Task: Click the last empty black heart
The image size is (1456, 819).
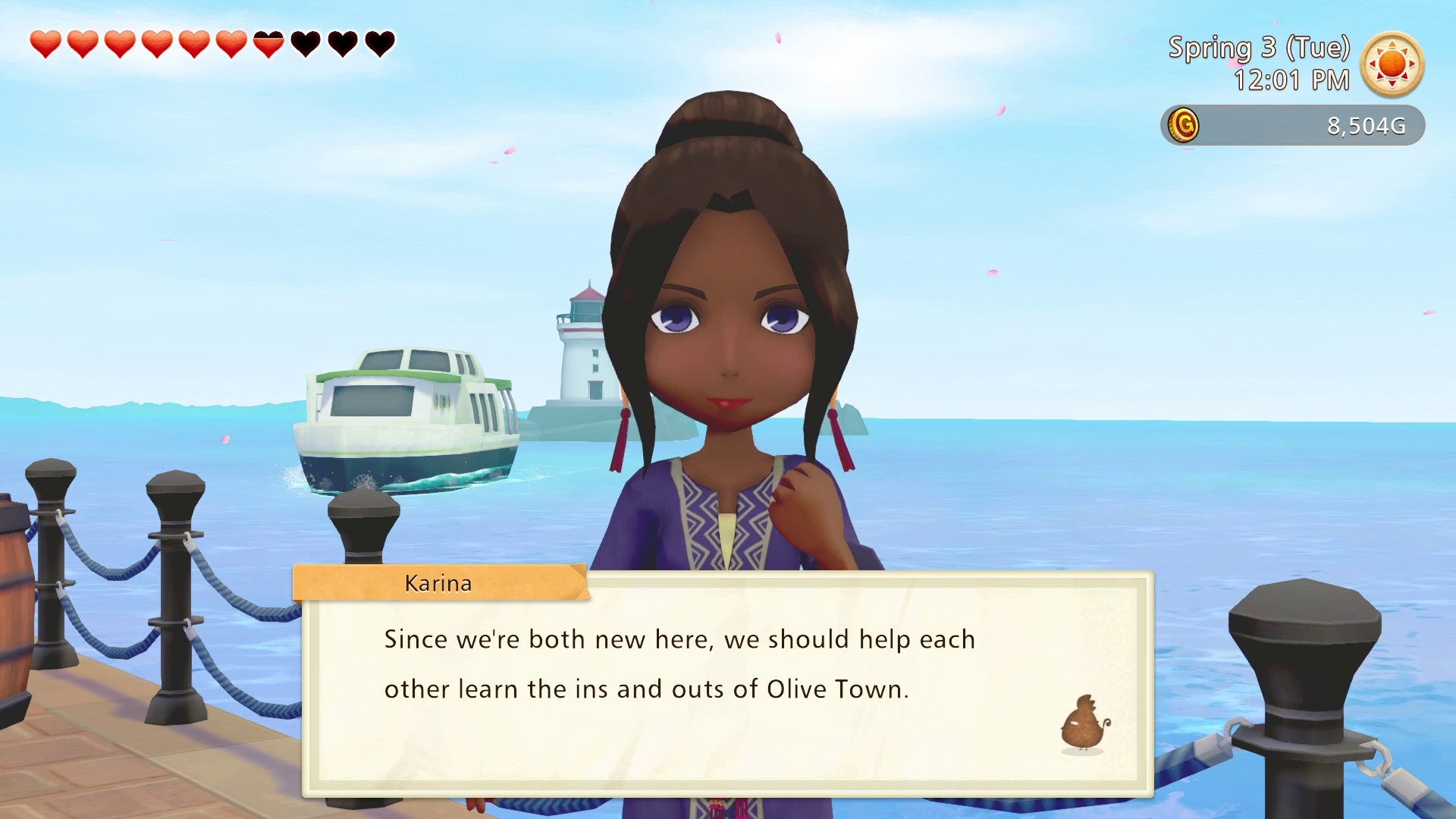Action: coord(378,44)
